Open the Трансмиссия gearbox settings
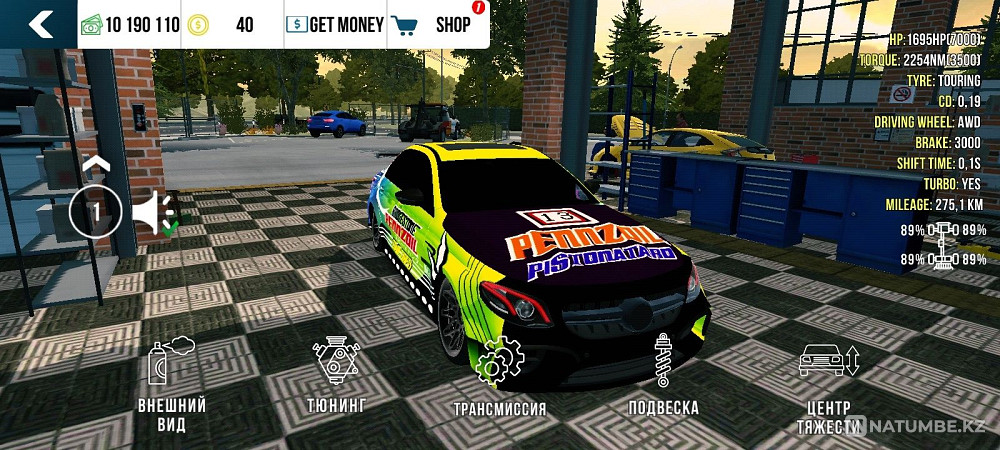 499,380
